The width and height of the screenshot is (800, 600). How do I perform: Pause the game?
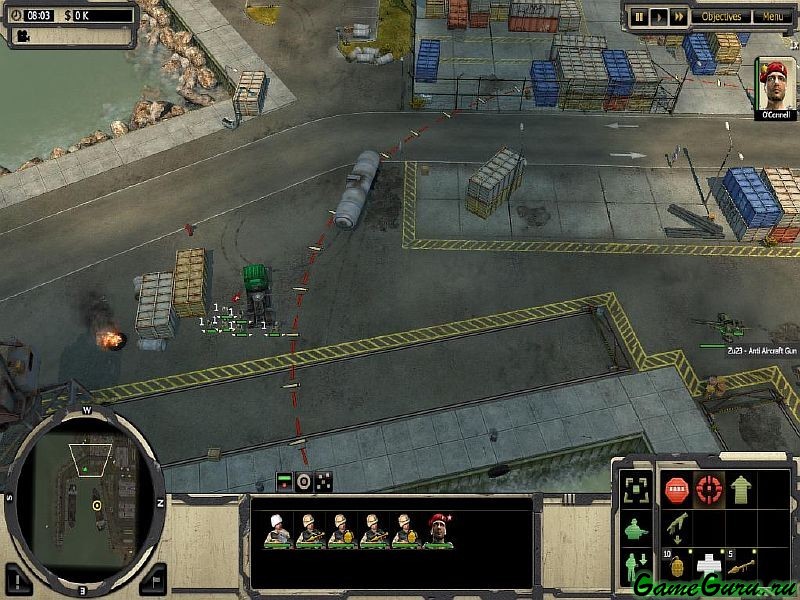tap(639, 16)
